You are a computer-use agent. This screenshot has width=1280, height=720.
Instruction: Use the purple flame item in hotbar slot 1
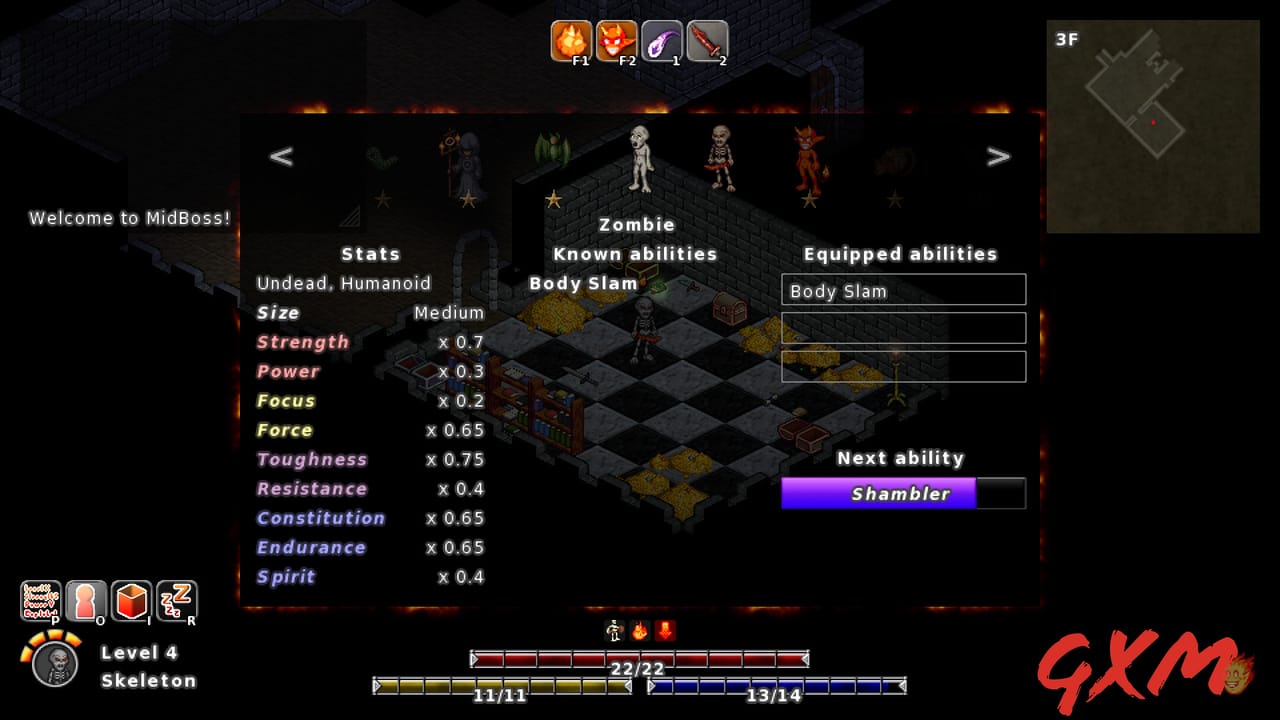[663, 41]
